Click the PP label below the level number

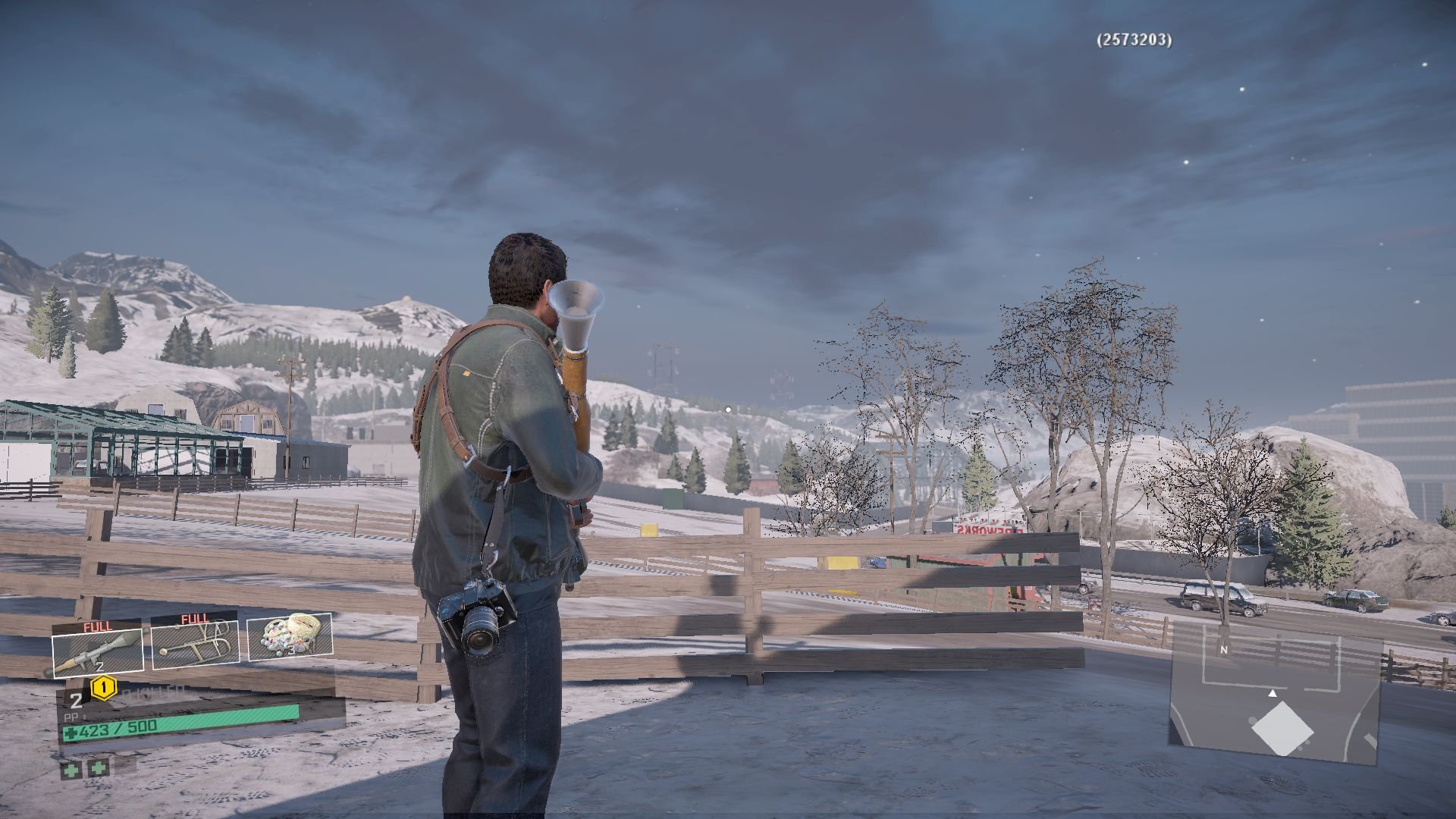pos(71,716)
